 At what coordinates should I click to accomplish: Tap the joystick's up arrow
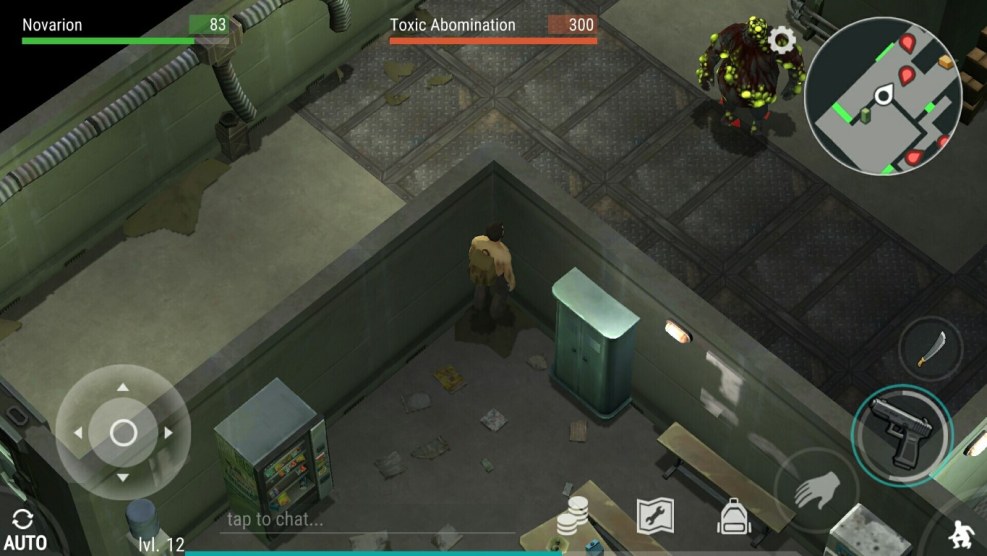(123, 387)
